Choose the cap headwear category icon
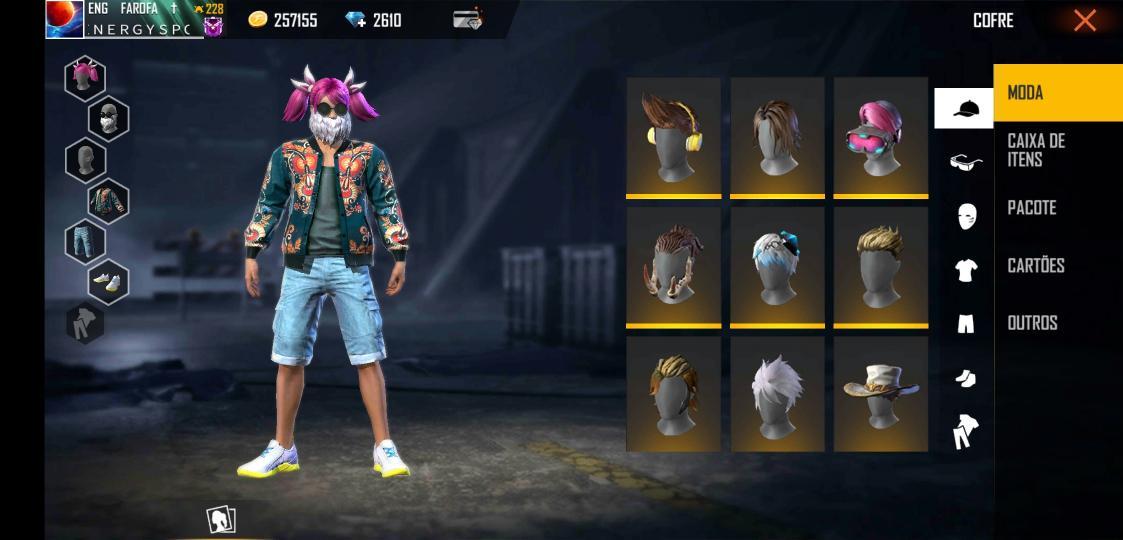Image resolution: width=1123 pixels, height=540 pixels. [x=965, y=108]
